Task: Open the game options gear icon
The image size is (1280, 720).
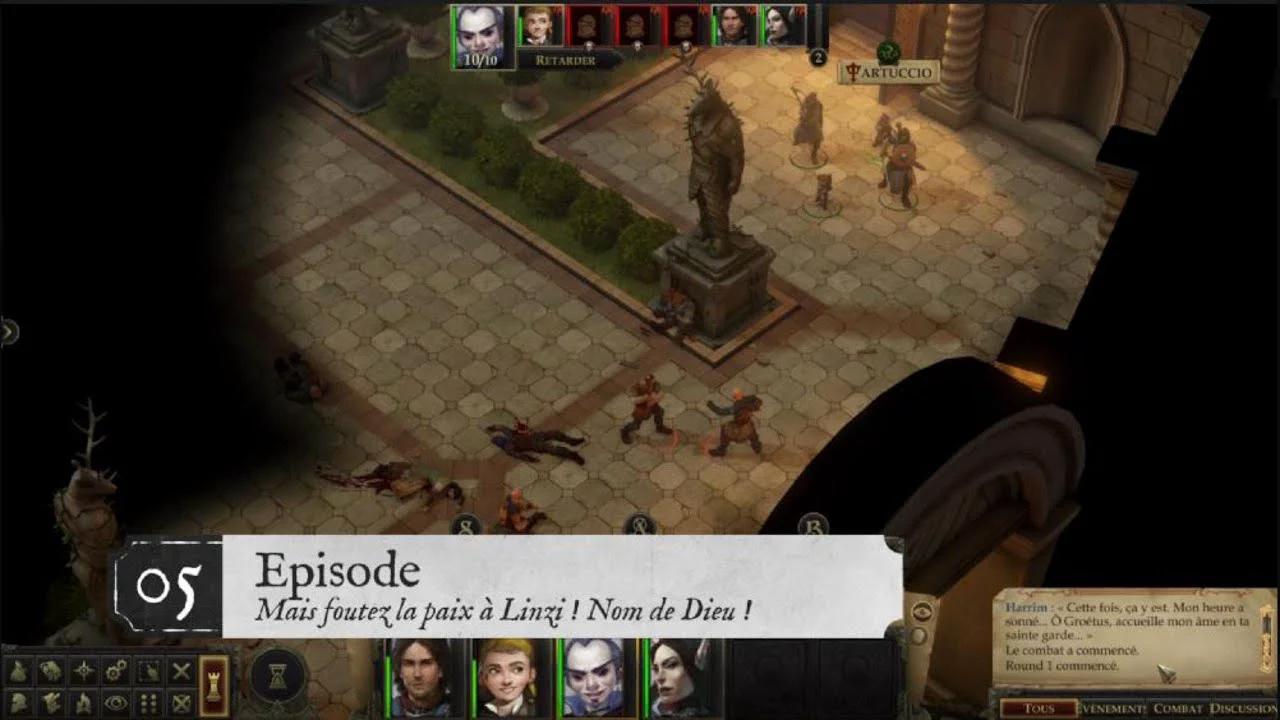Action: [113, 670]
